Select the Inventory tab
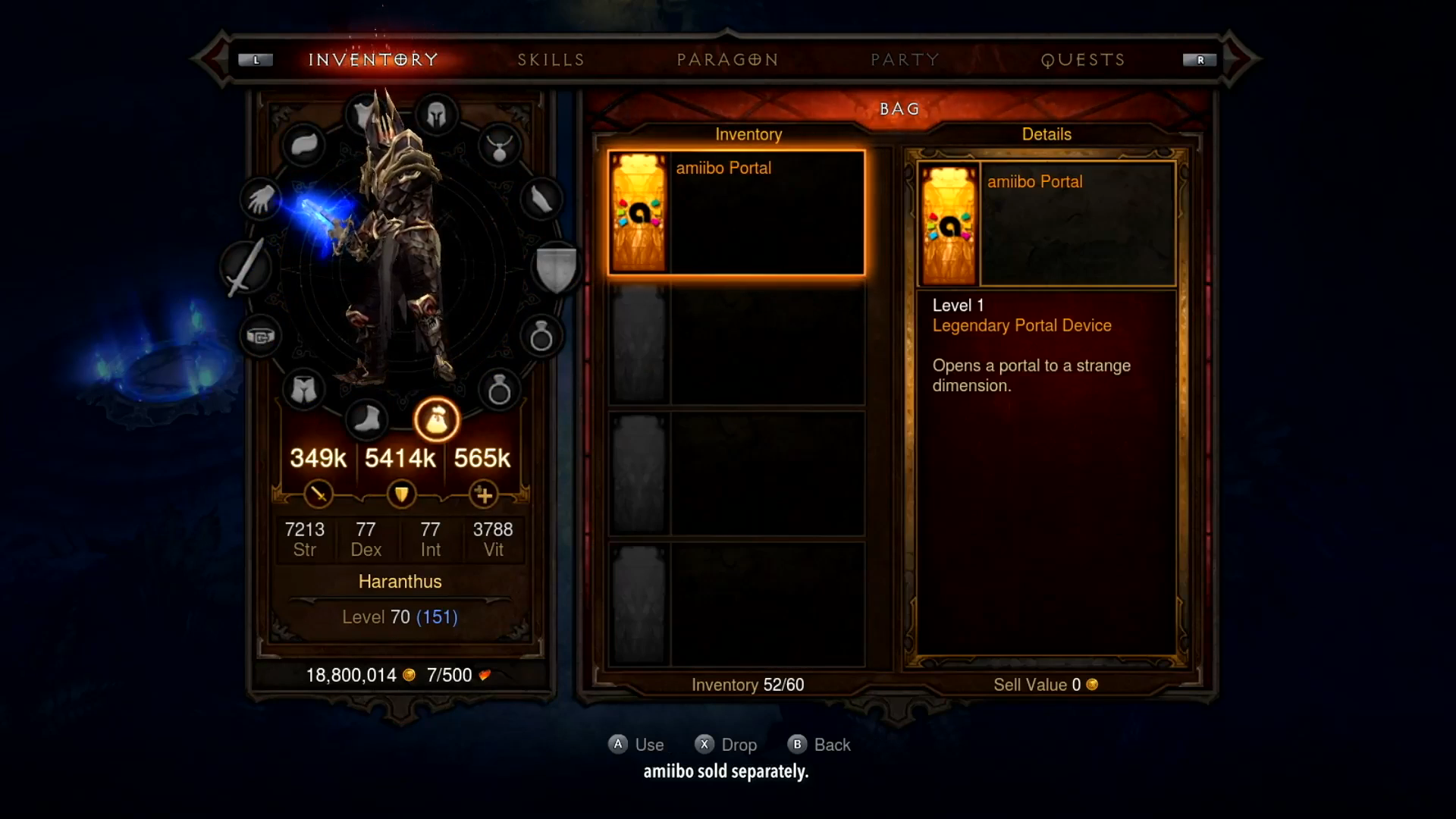This screenshot has height=819, width=1456. pyautogui.click(x=373, y=60)
